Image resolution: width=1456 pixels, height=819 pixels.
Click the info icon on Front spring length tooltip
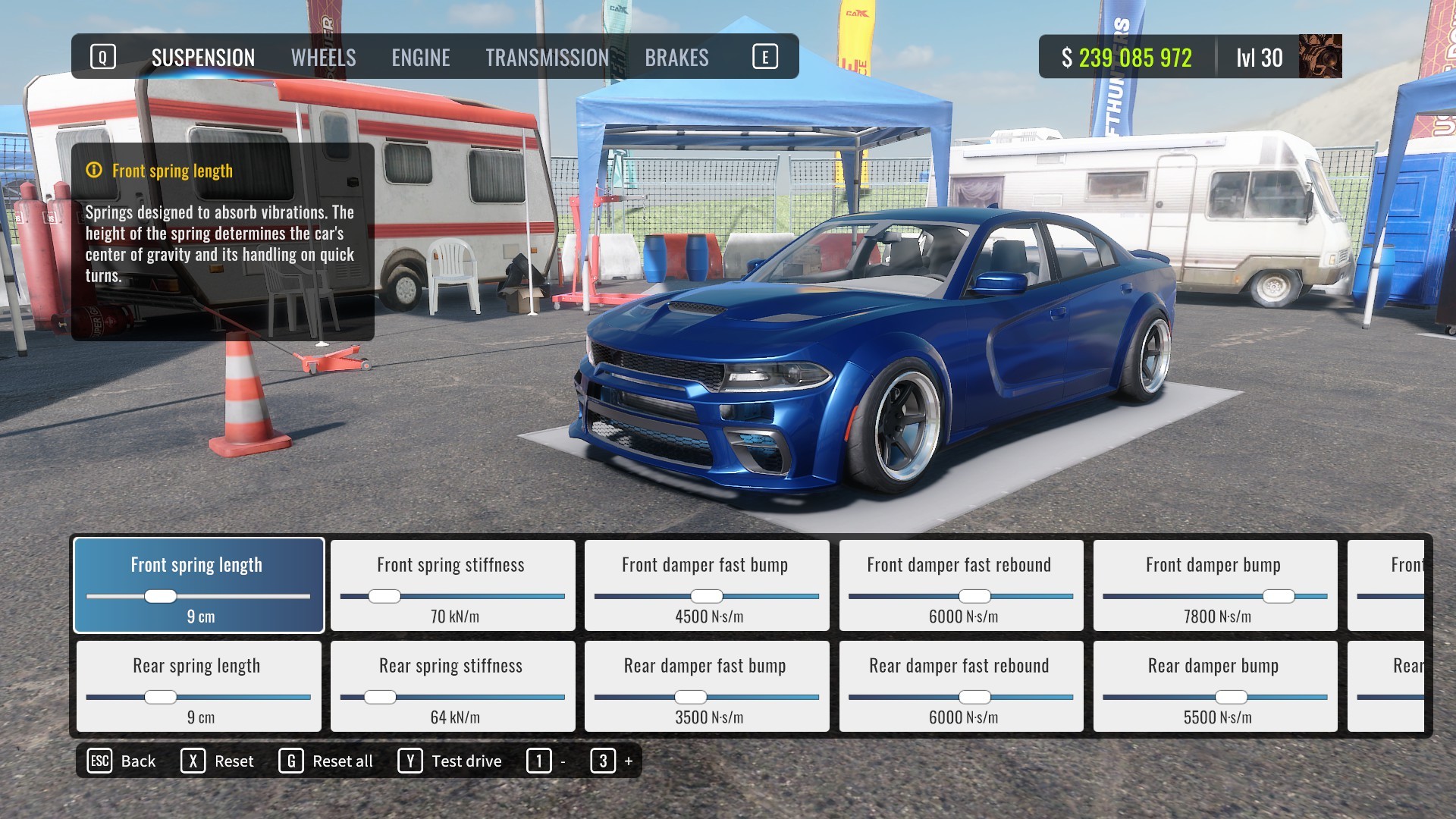[93, 171]
